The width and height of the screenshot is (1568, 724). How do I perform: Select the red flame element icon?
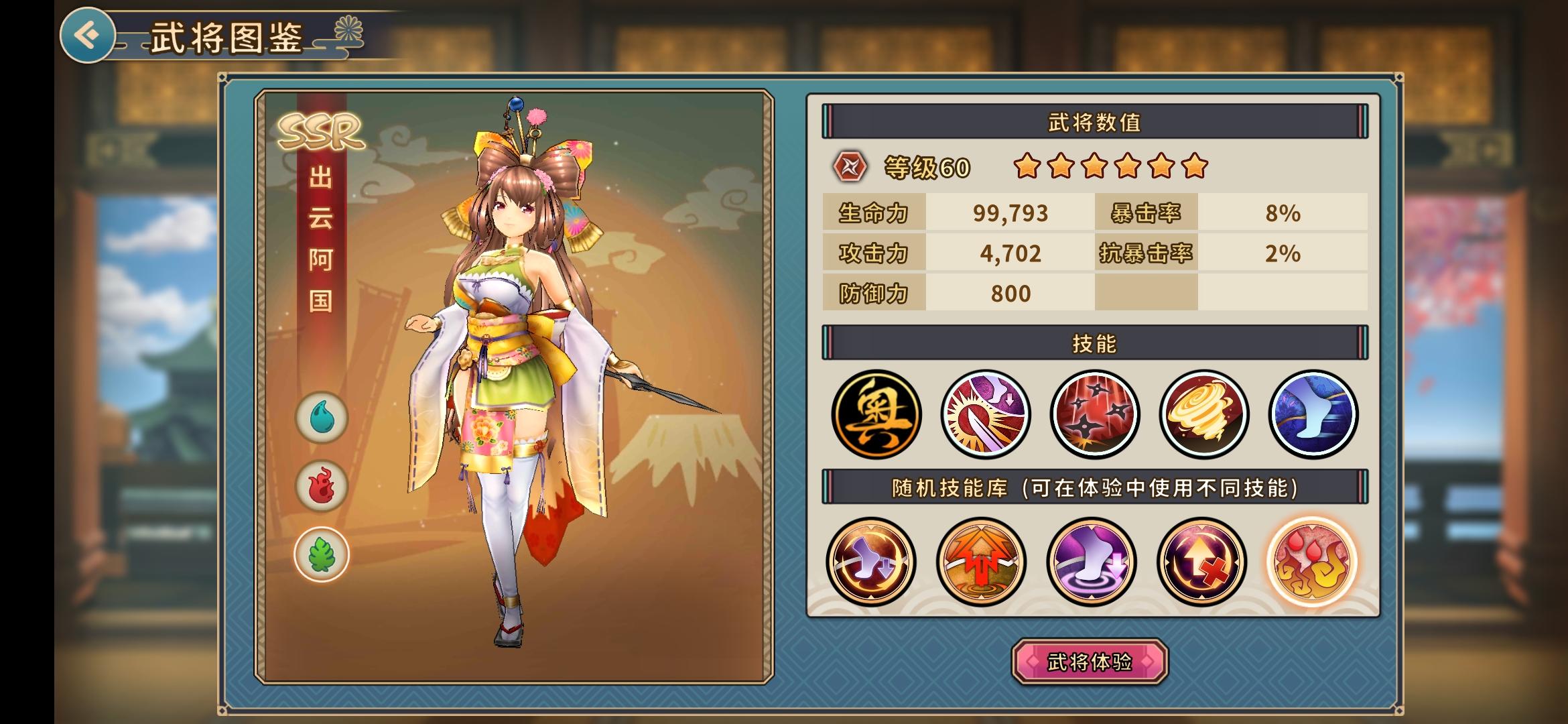[x=322, y=486]
